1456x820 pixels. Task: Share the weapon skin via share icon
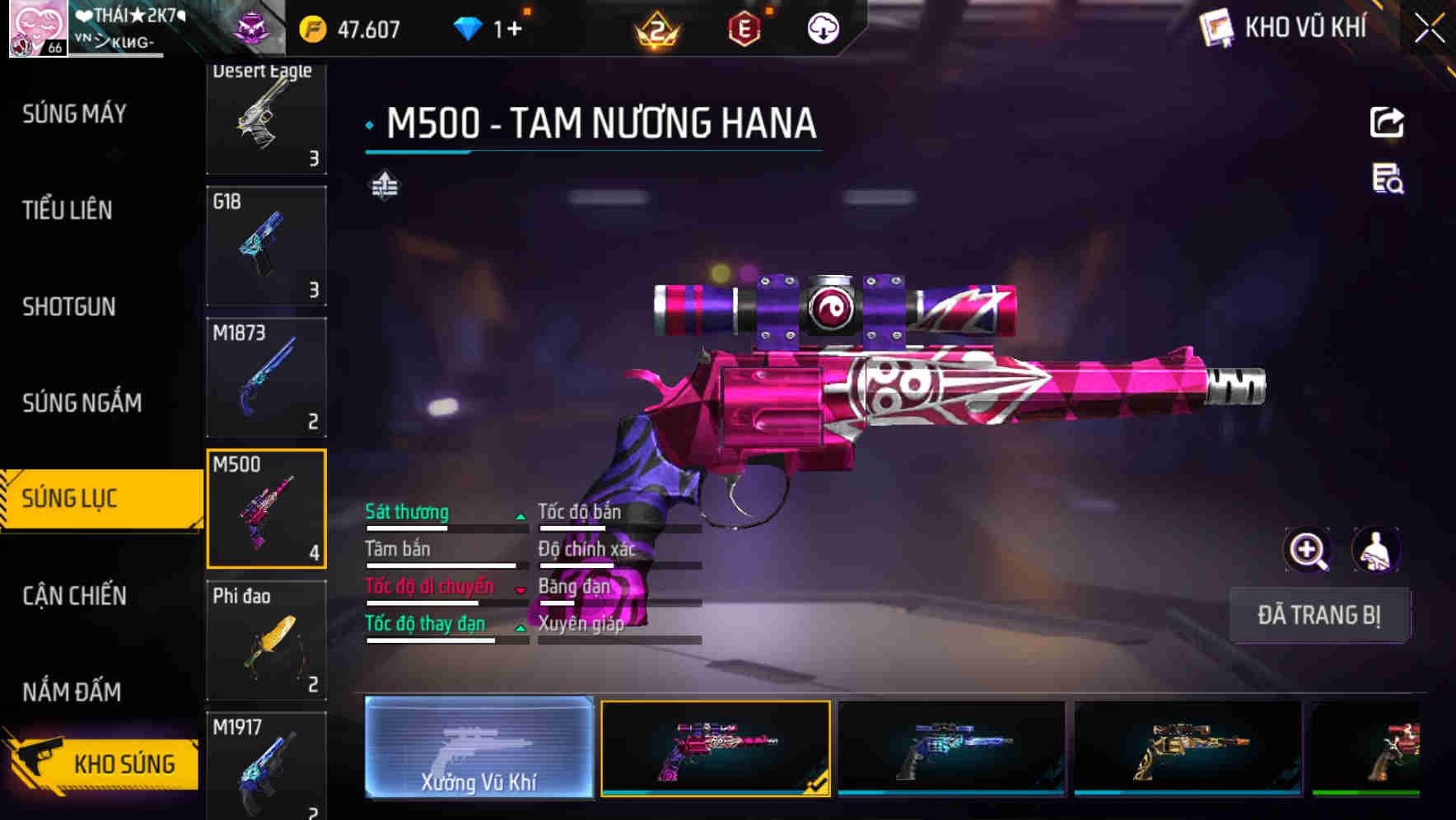click(x=1387, y=123)
